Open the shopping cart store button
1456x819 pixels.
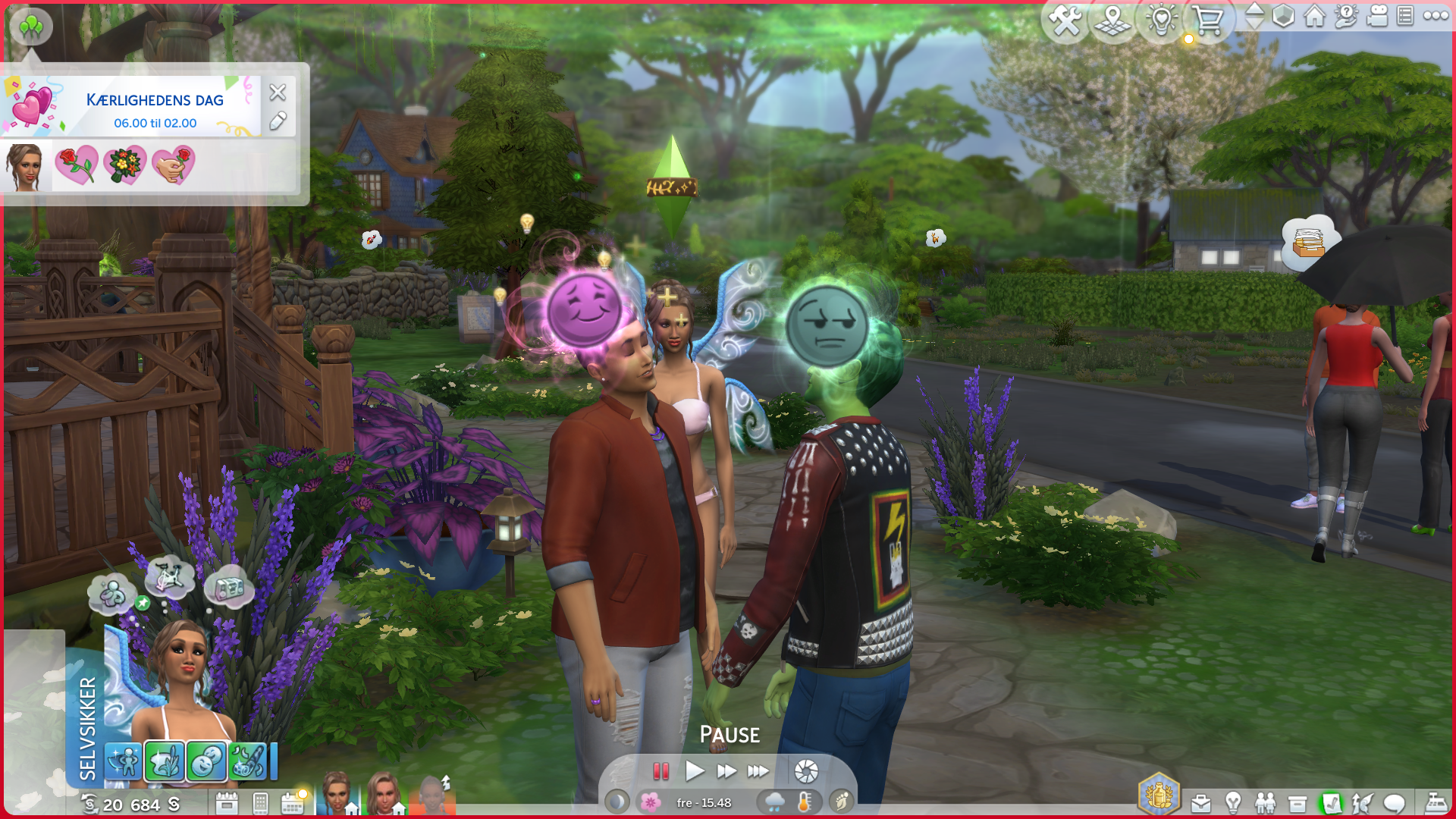1207,20
